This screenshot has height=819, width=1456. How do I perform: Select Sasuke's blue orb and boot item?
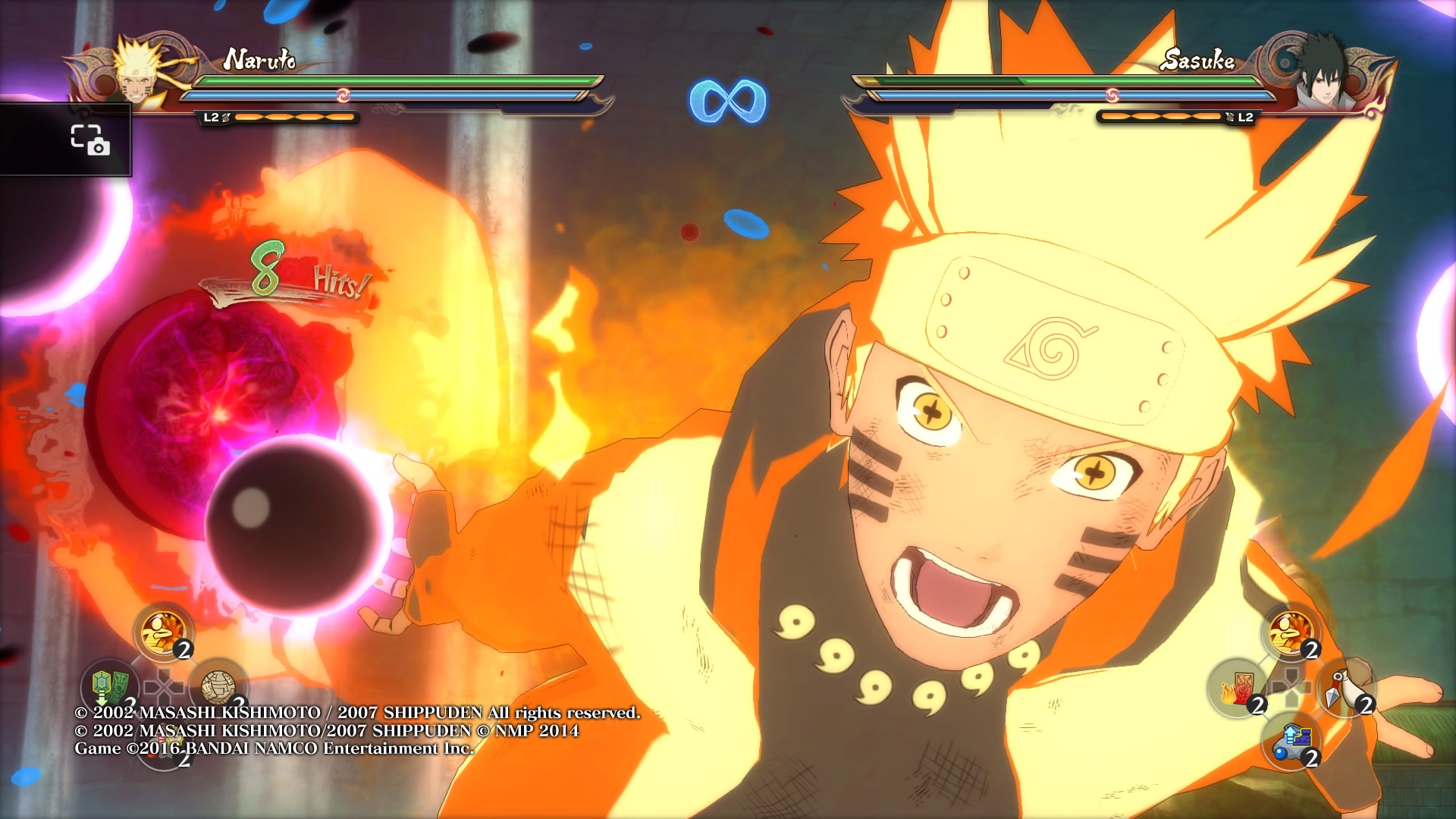pyautogui.click(x=1291, y=742)
